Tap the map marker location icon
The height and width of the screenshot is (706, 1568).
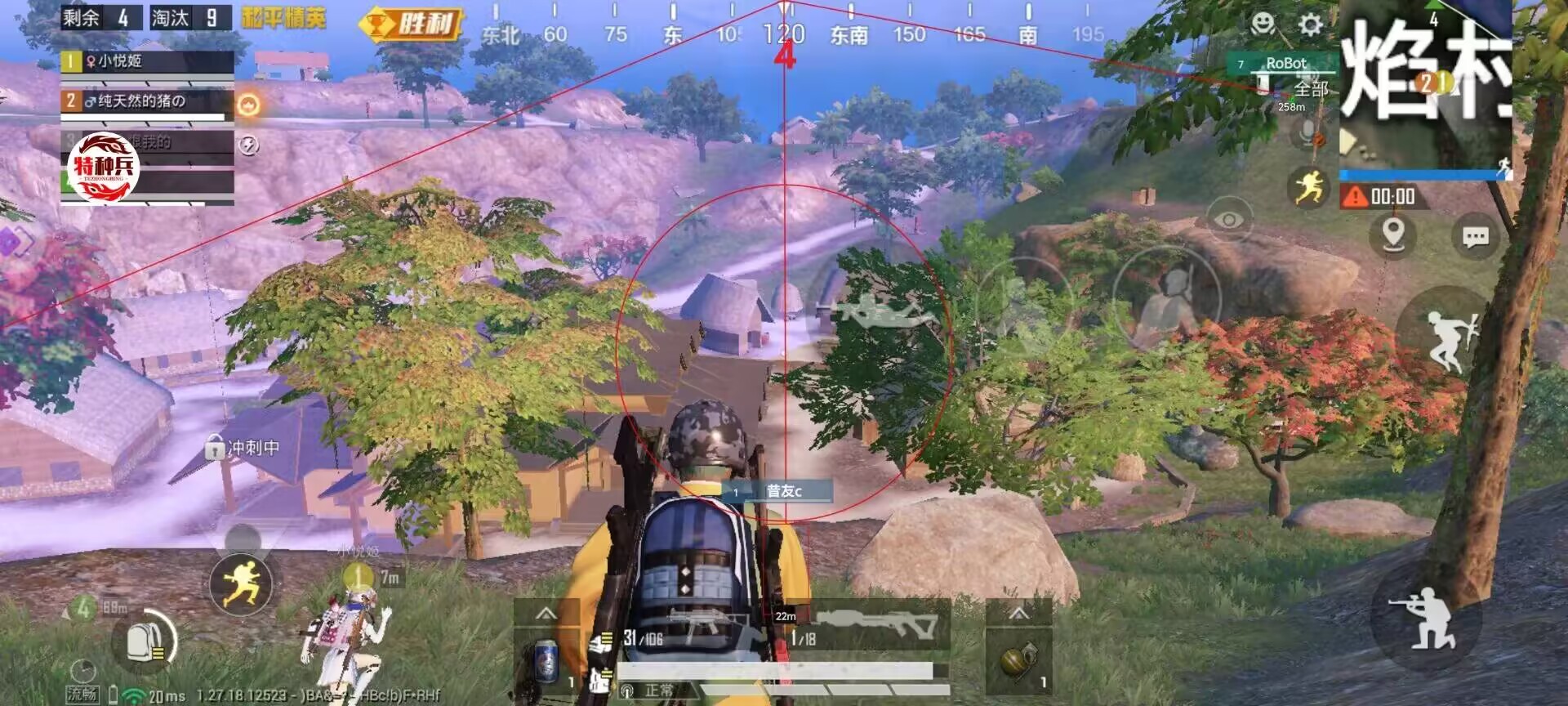point(1393,234)
